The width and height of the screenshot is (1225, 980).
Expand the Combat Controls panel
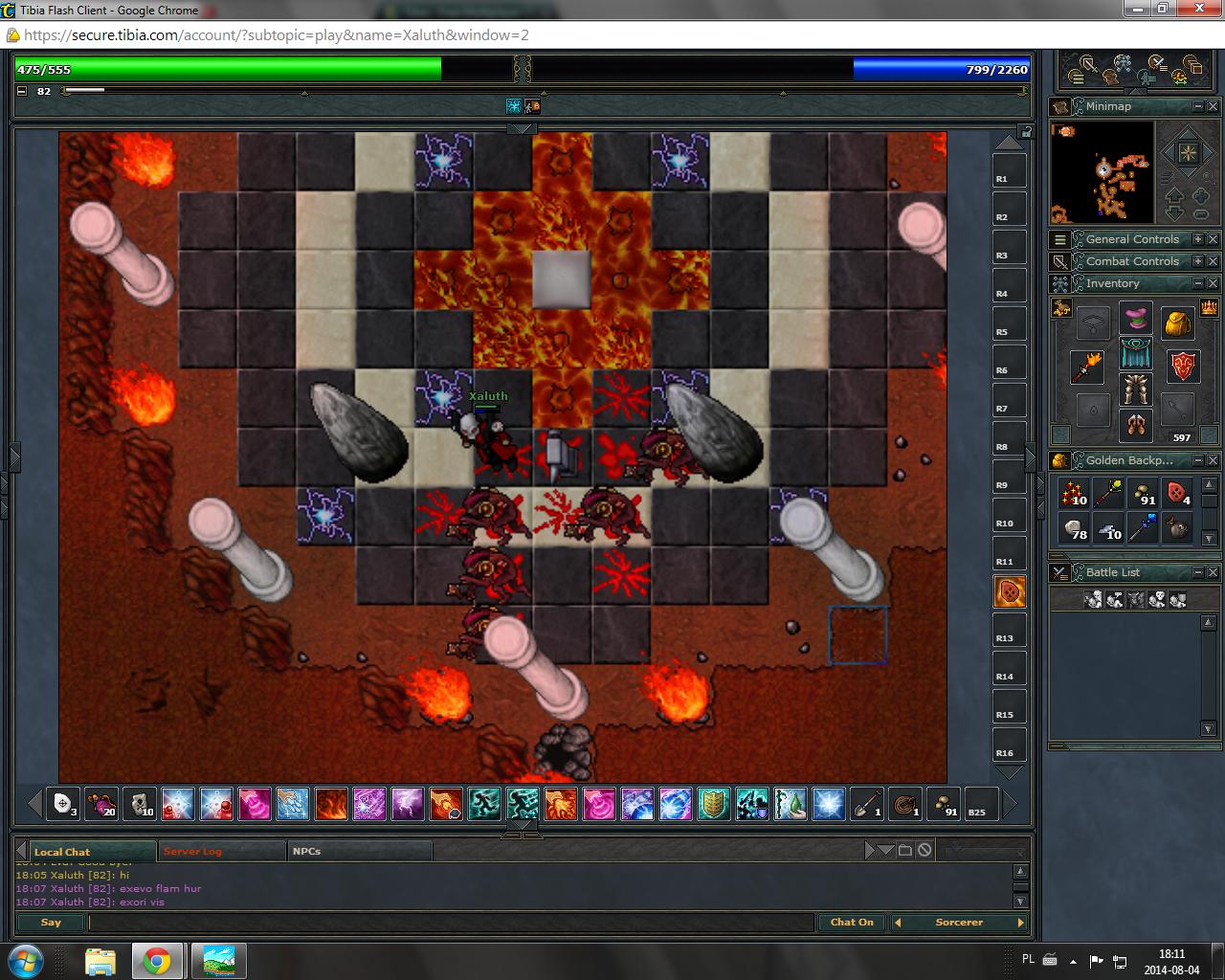pyautogui.click(x=1197, y=261)
